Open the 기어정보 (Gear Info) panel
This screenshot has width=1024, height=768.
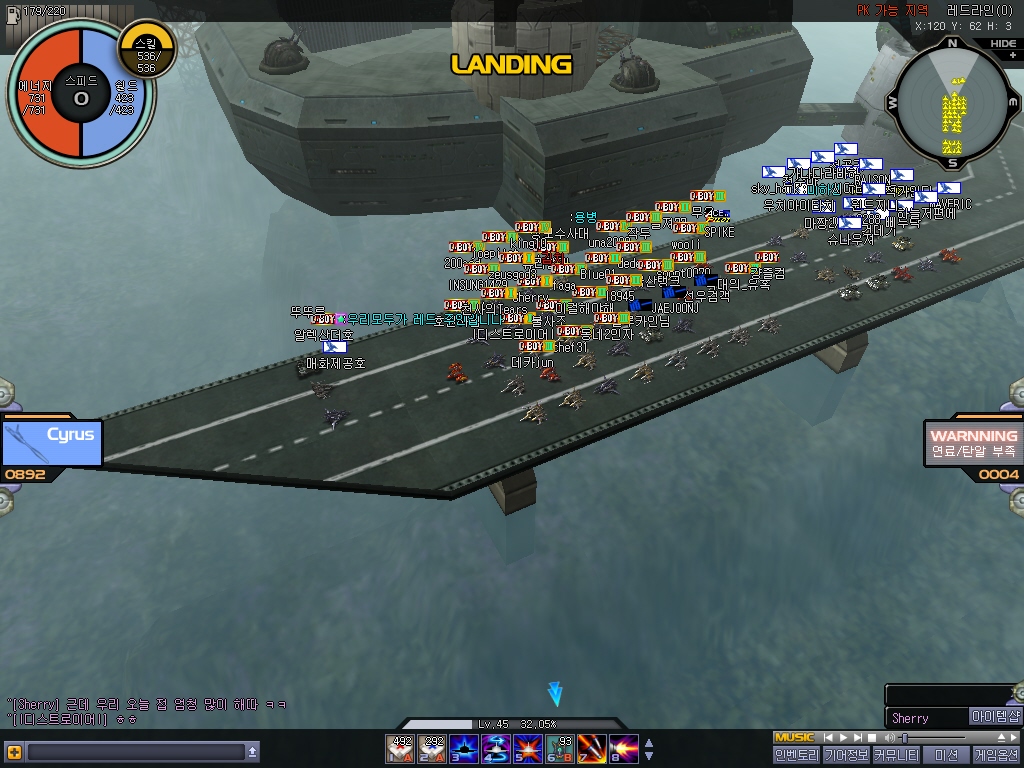(846, 755)
